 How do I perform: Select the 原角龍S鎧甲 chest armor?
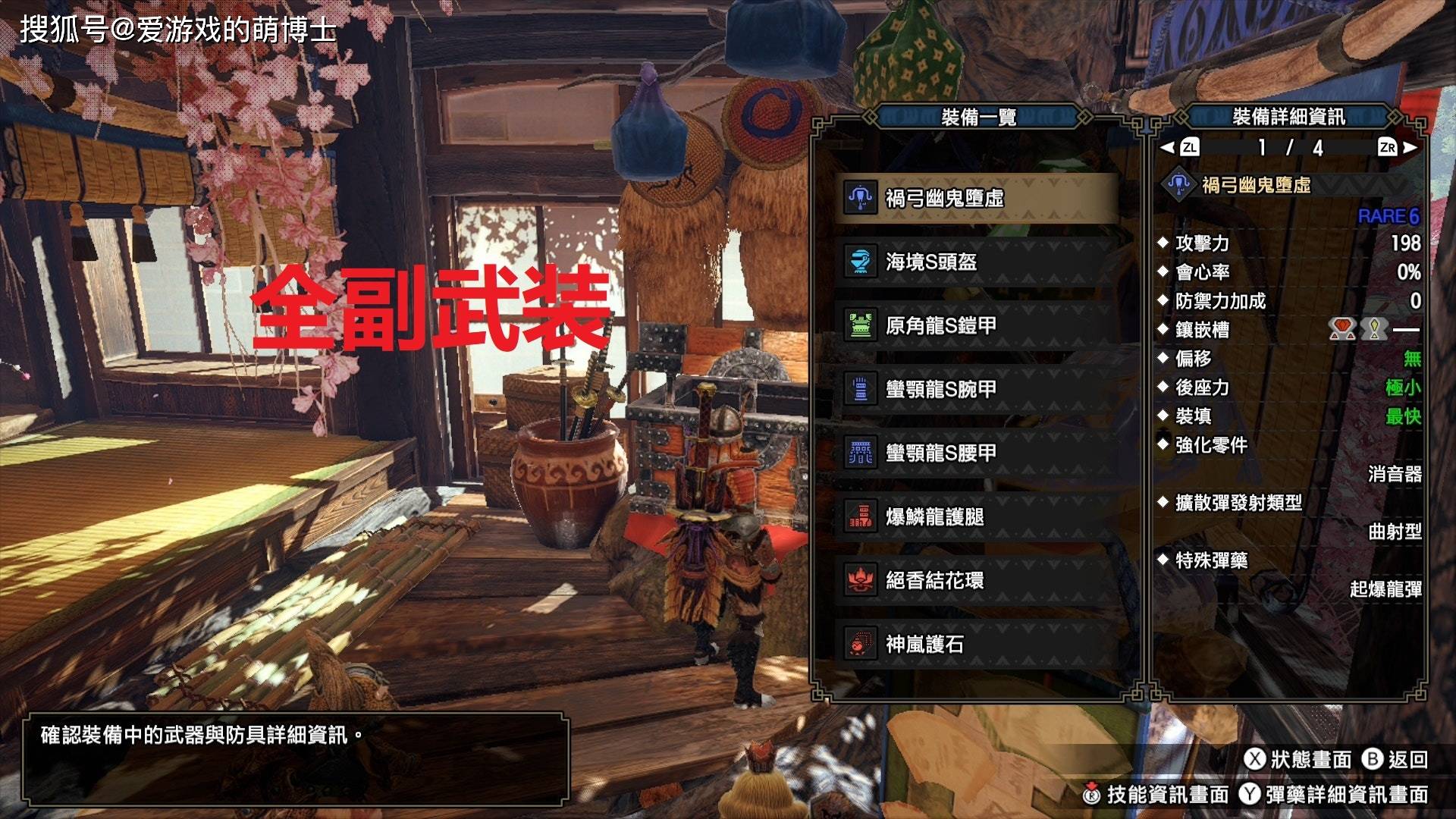[978, 326]
